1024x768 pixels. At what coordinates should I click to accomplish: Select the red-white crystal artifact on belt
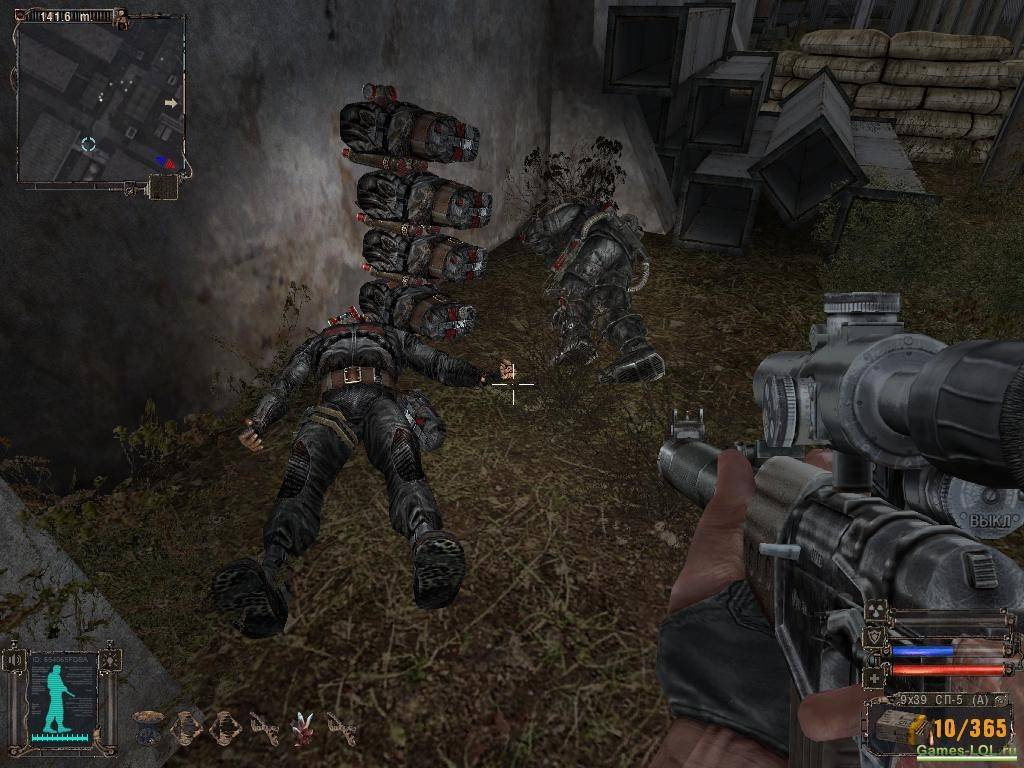coord(301,729)
